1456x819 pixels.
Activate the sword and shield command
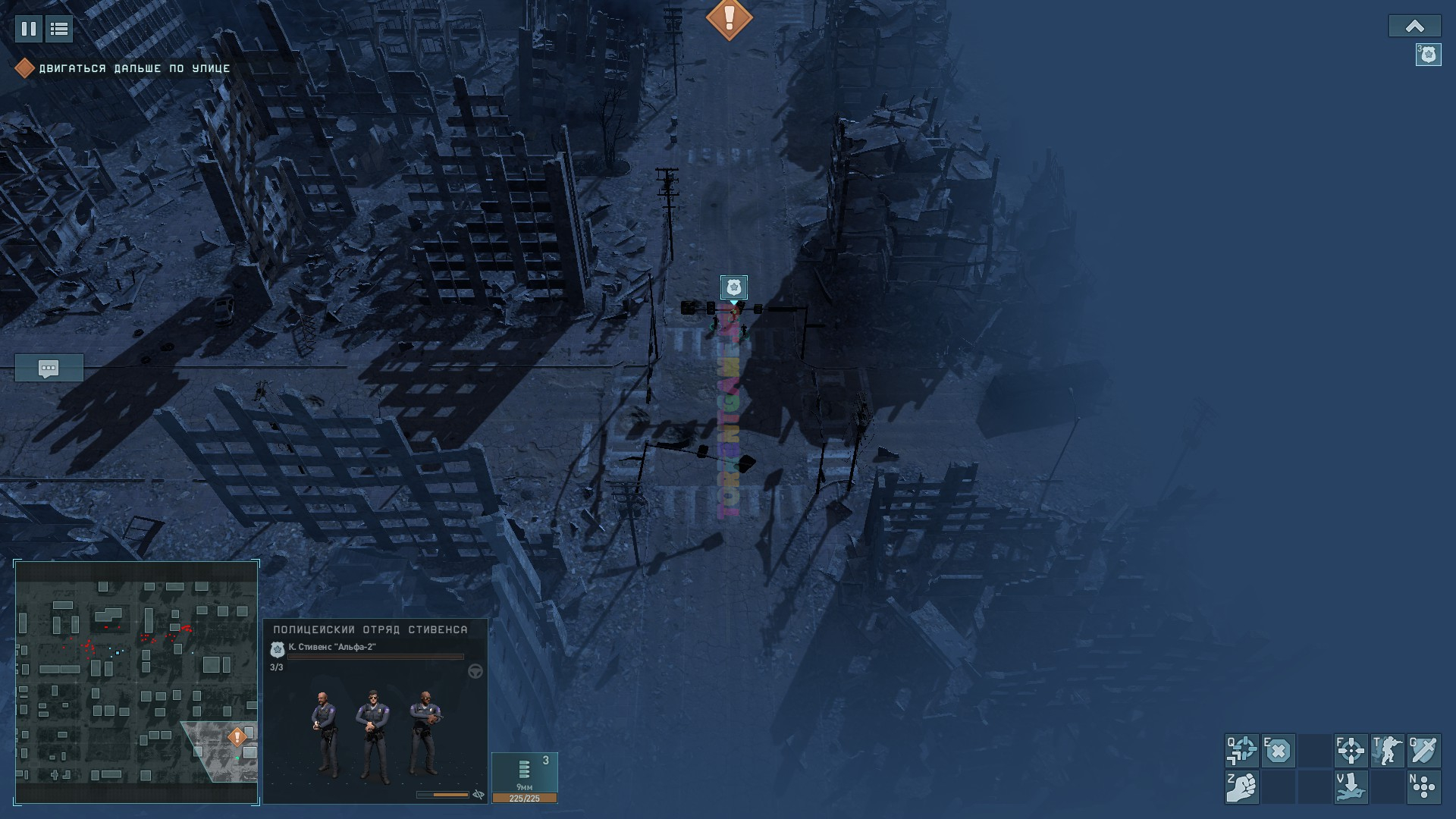pyautogui.click(x=1423, y=751)
